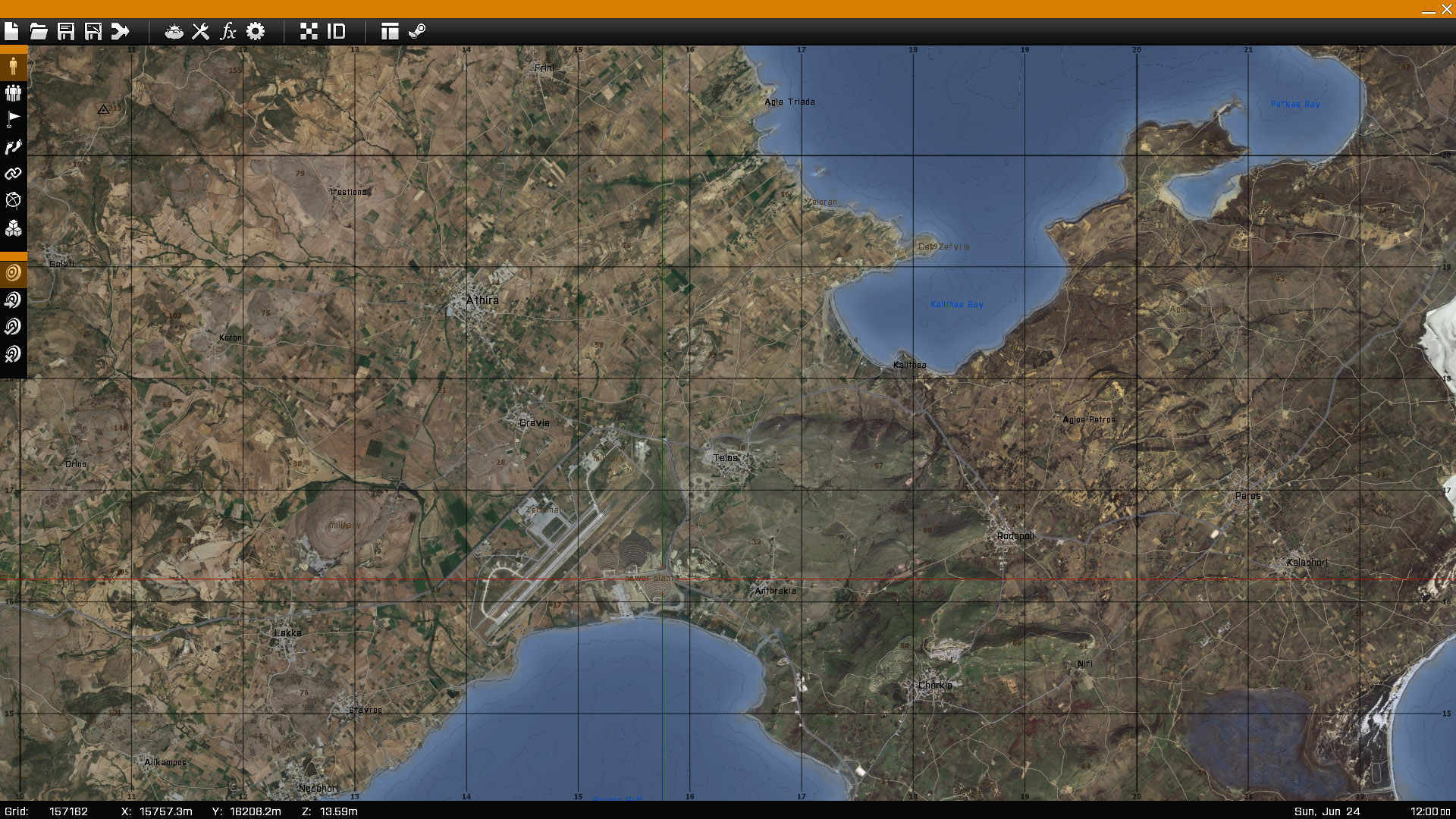
Task: Open a scenario using the folder icon
Action: coord(39,31)
